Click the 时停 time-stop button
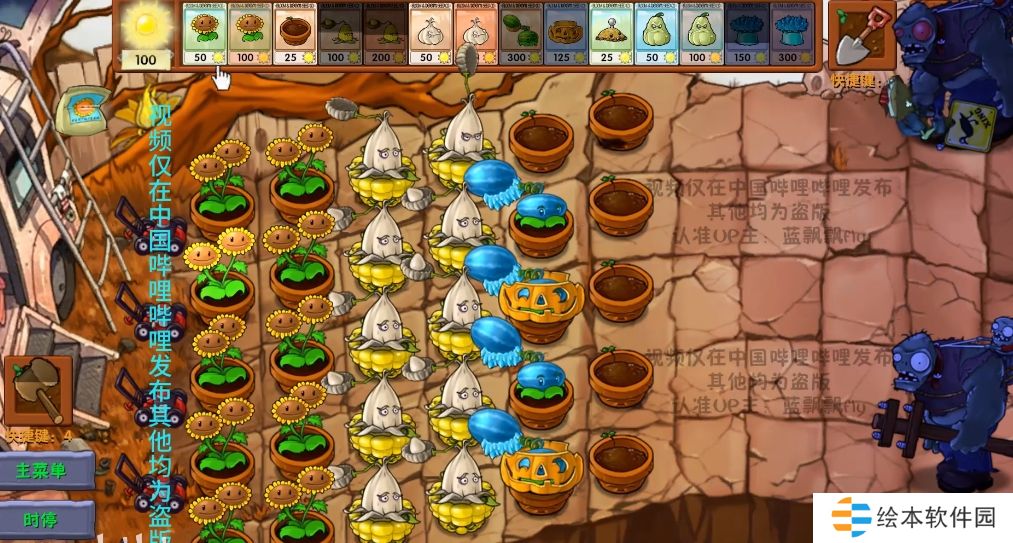The height and width of the screenshot is (543, 1013). (46, 520)
